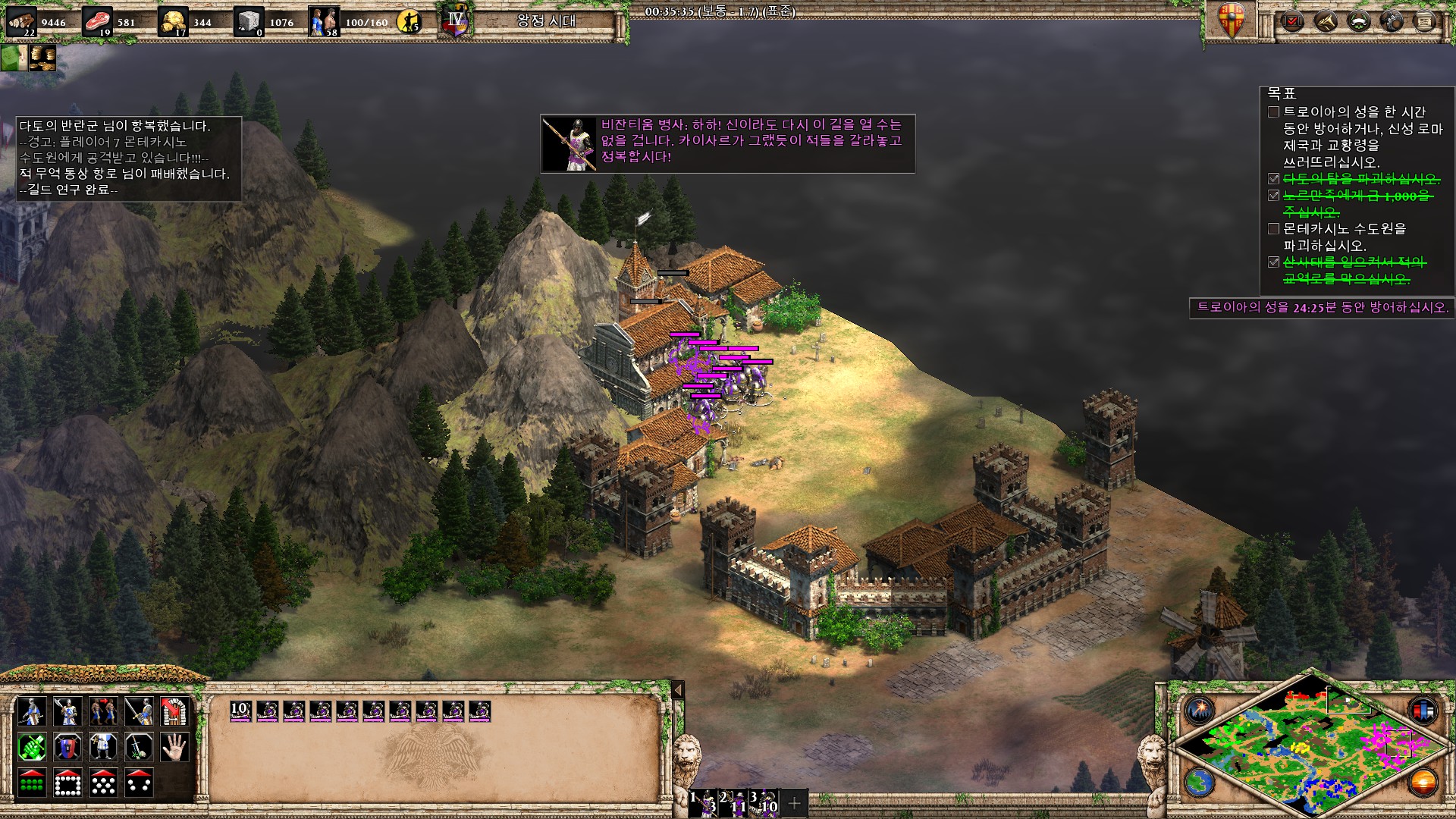1456x819 pixels.
Task: Set the No Attack stance icon
Action: [139, 748]
